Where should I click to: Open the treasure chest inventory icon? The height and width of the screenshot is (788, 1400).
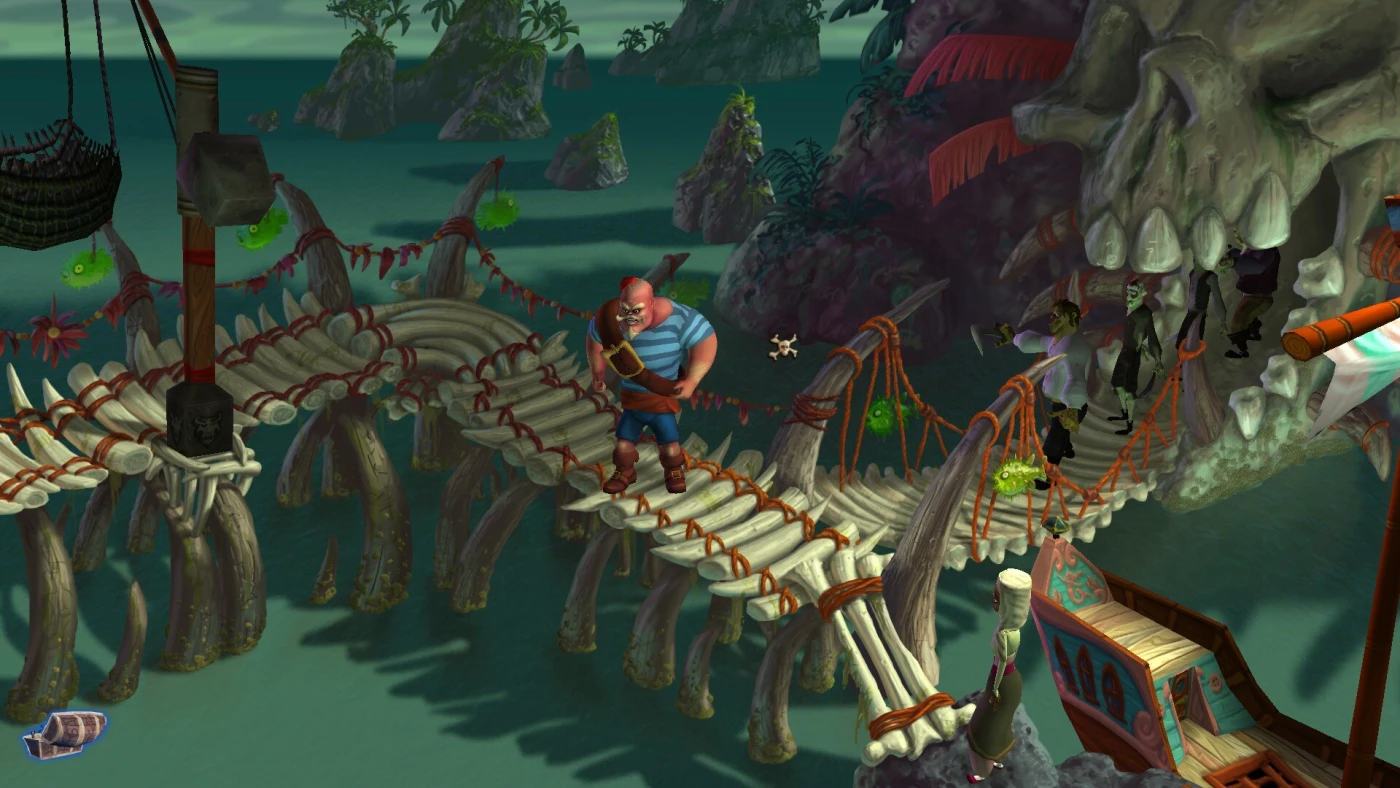point(65,734)
